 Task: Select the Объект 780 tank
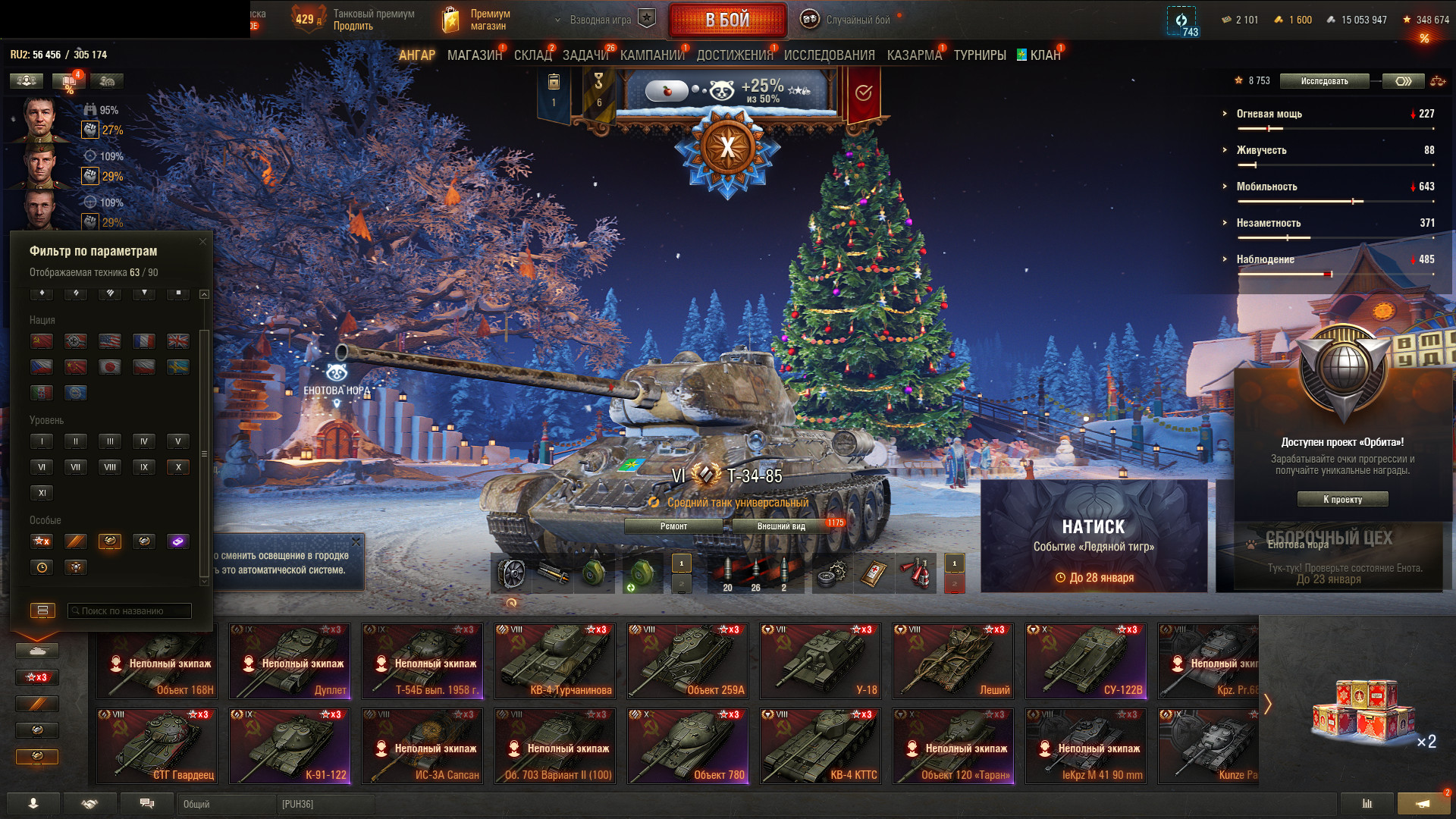[688, 745]
